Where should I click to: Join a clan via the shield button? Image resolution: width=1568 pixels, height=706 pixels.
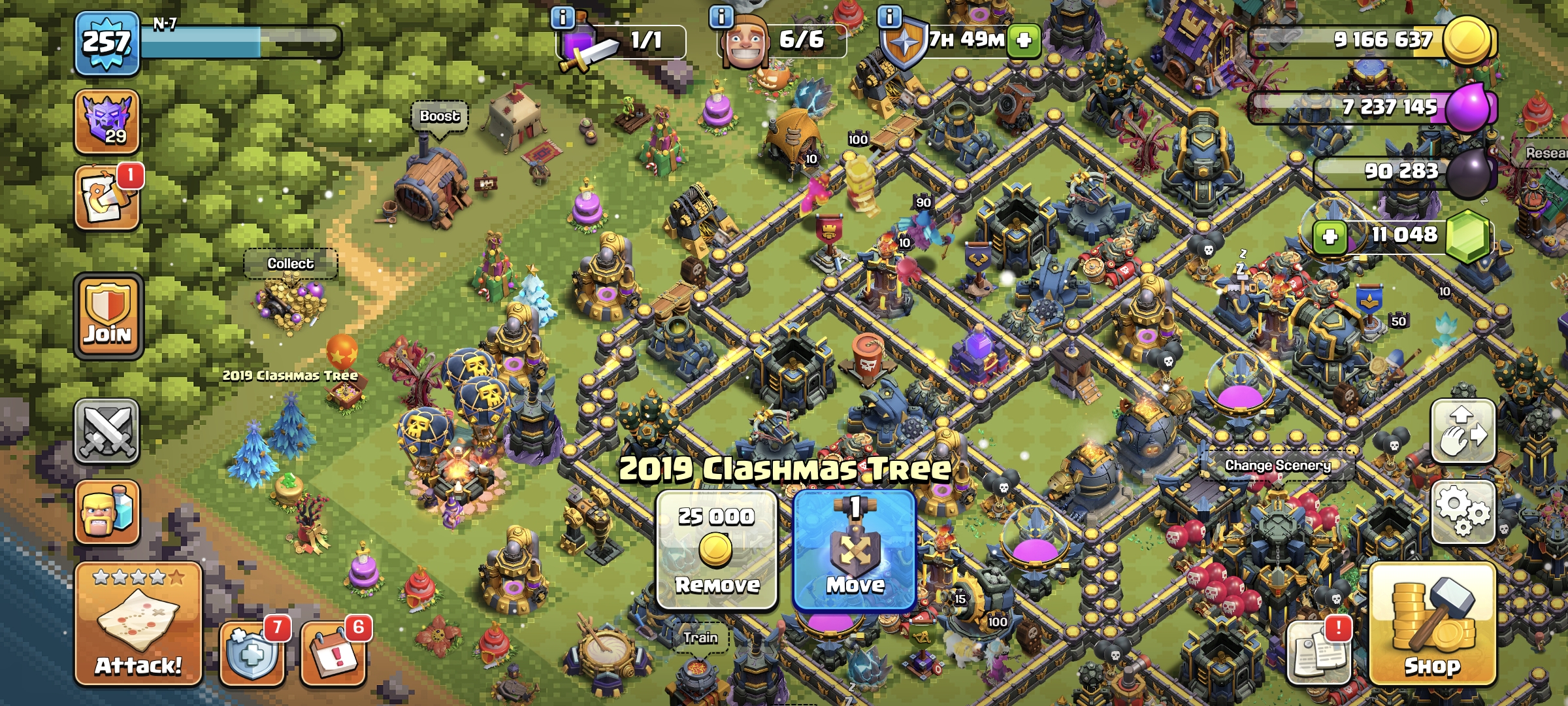click(108, 316)
